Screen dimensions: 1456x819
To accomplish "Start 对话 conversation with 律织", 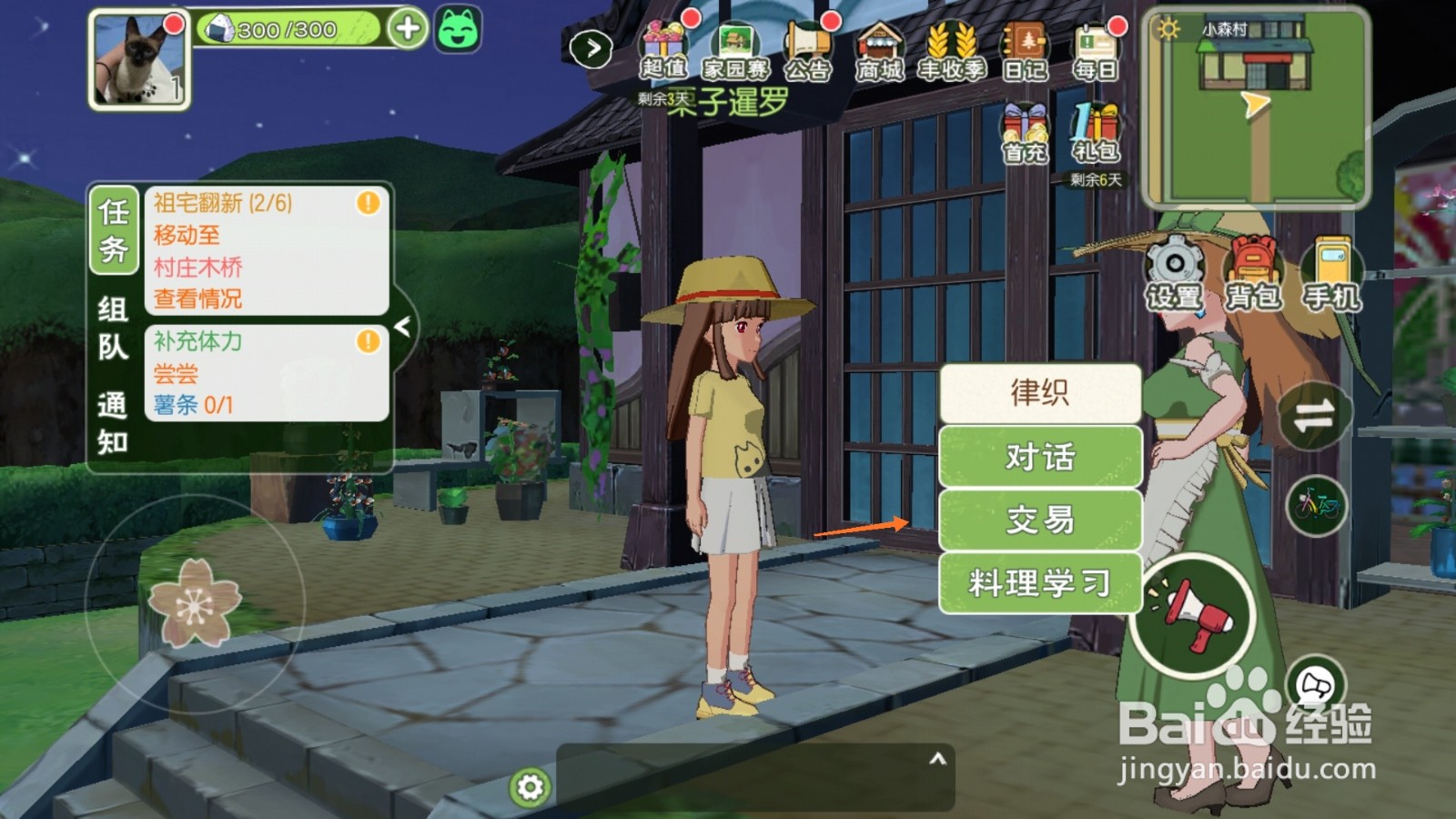I will point(1040,458).
